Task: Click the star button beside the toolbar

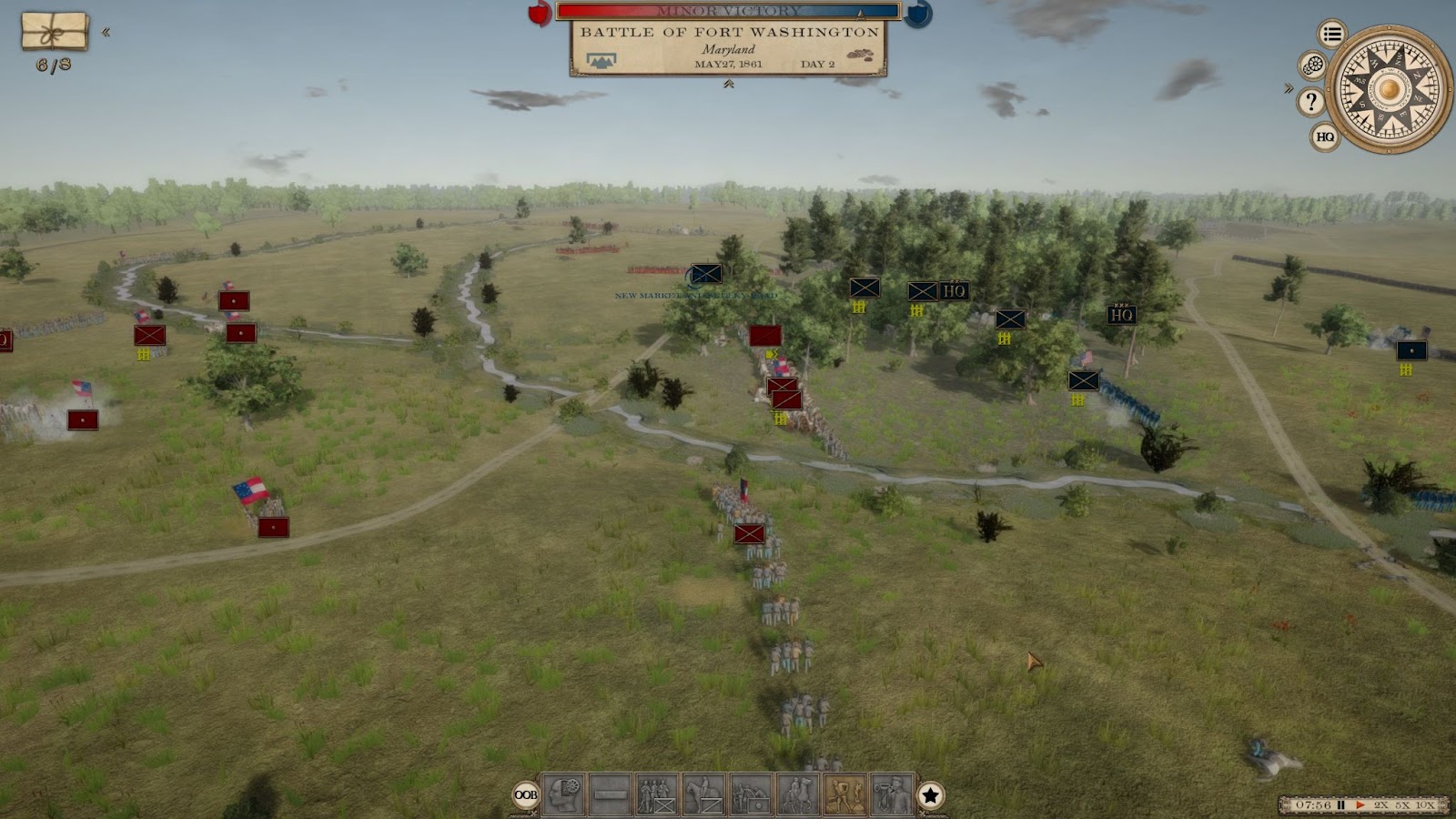Action: (930, 795)
